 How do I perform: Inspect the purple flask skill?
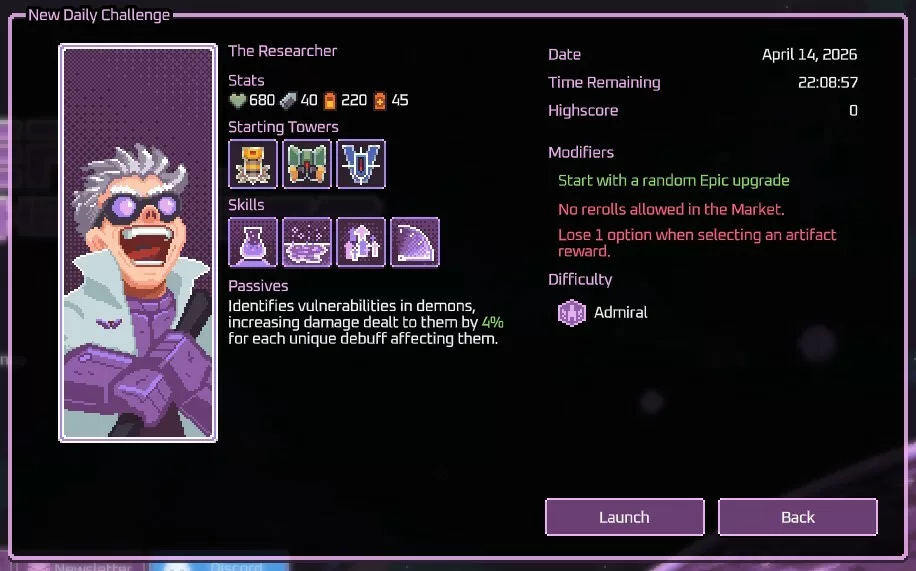[253, 242]
